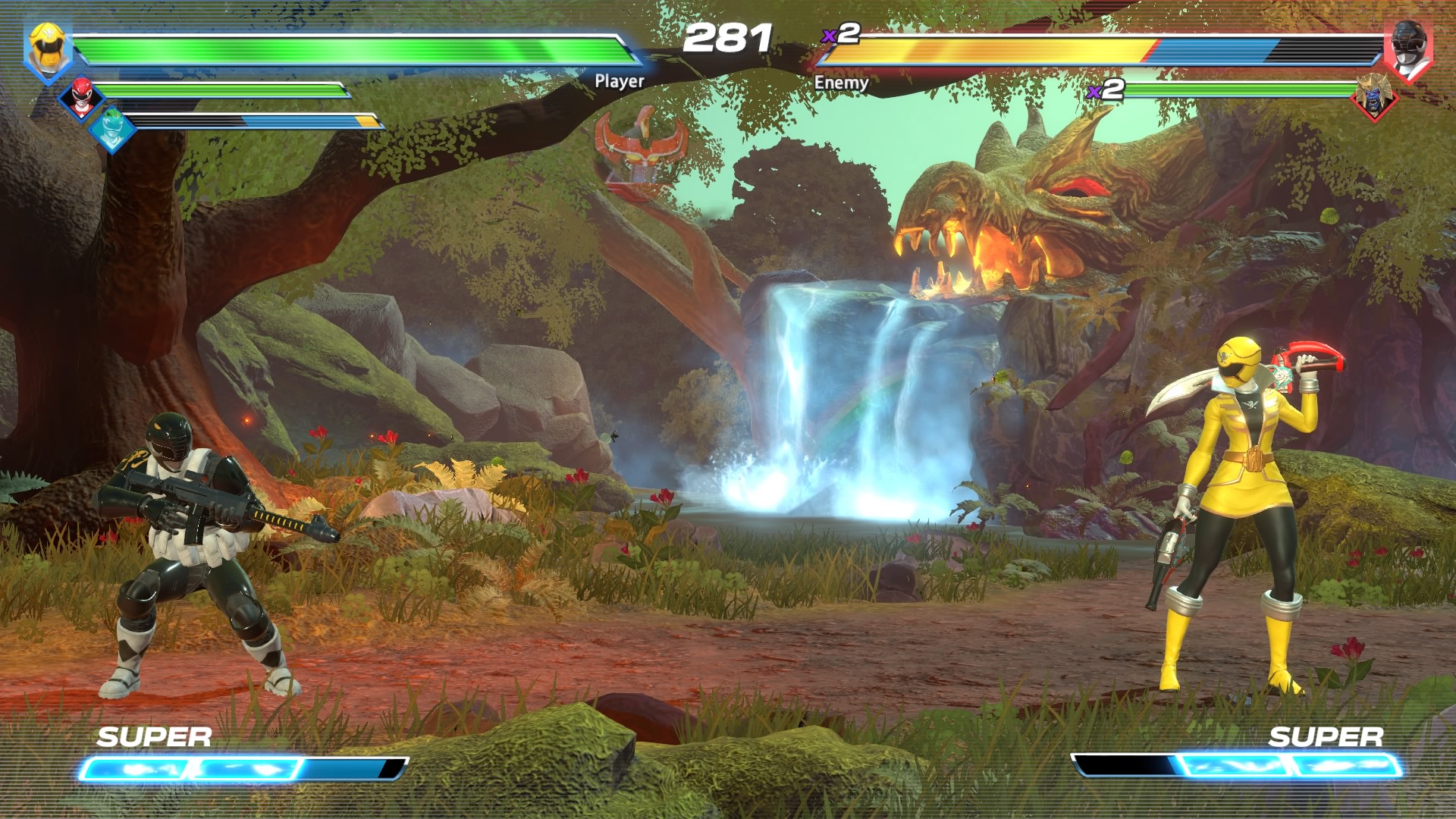Select the red ranger assist portrait
The height and width of the screenshot is (819, 1456).
pos(81,96)
